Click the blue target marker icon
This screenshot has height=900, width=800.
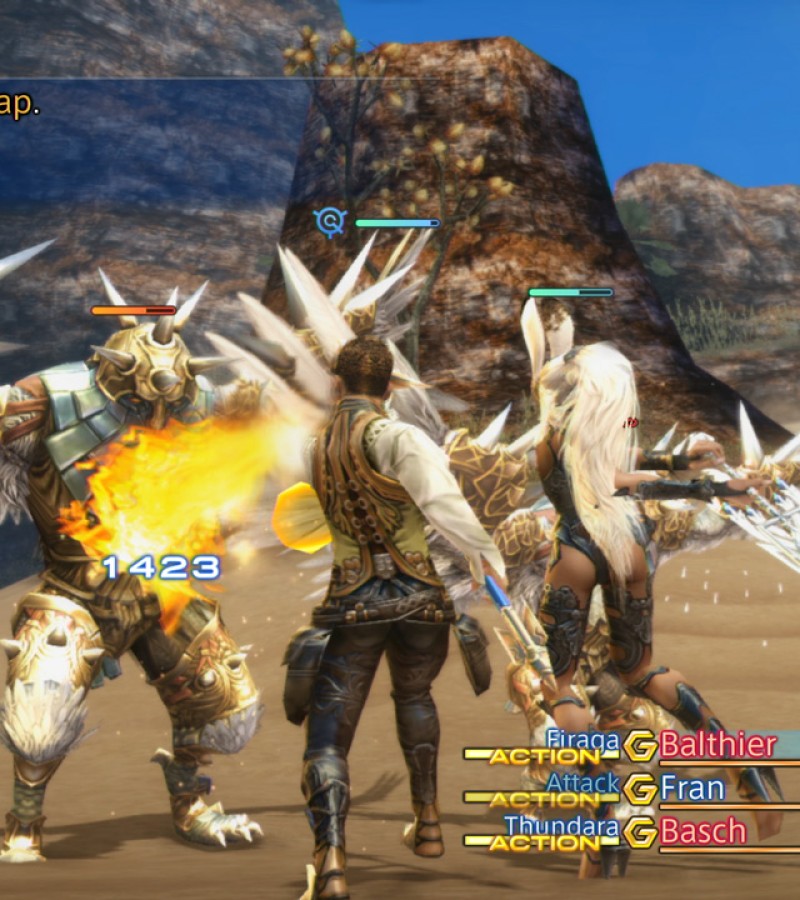click(x=328, y=222)
